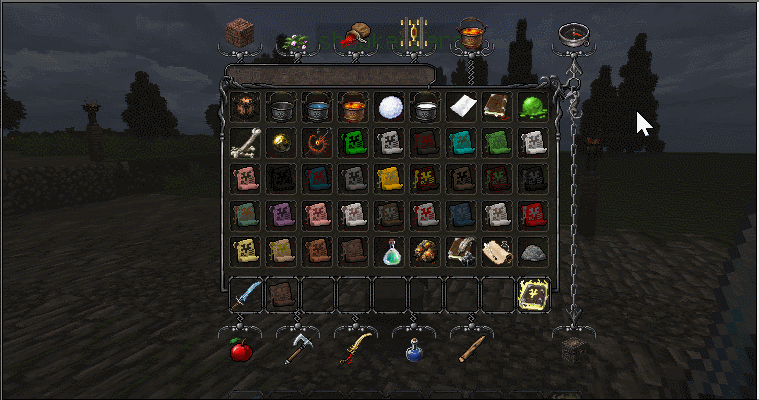Open the red apple tab
Viewport: 759px width, 400px height.
240,350
